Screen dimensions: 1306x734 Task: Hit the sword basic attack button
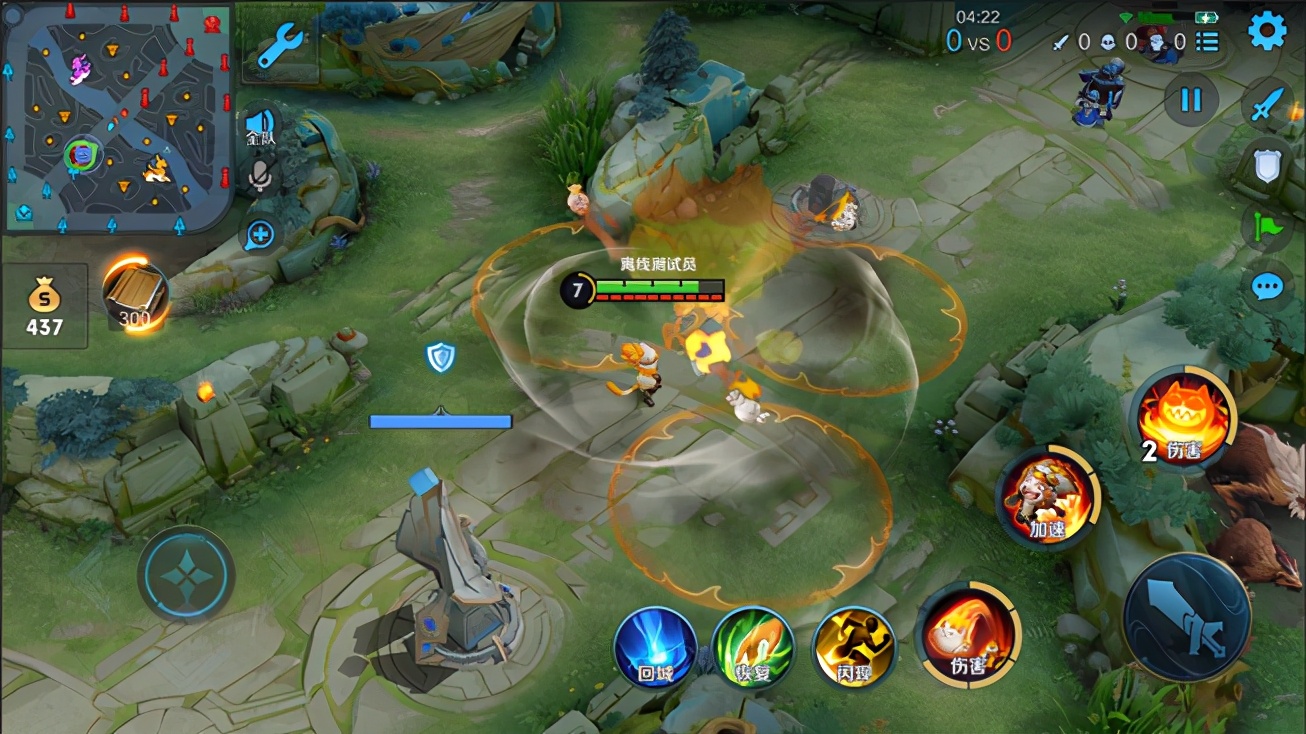[x=1187, y=616]
